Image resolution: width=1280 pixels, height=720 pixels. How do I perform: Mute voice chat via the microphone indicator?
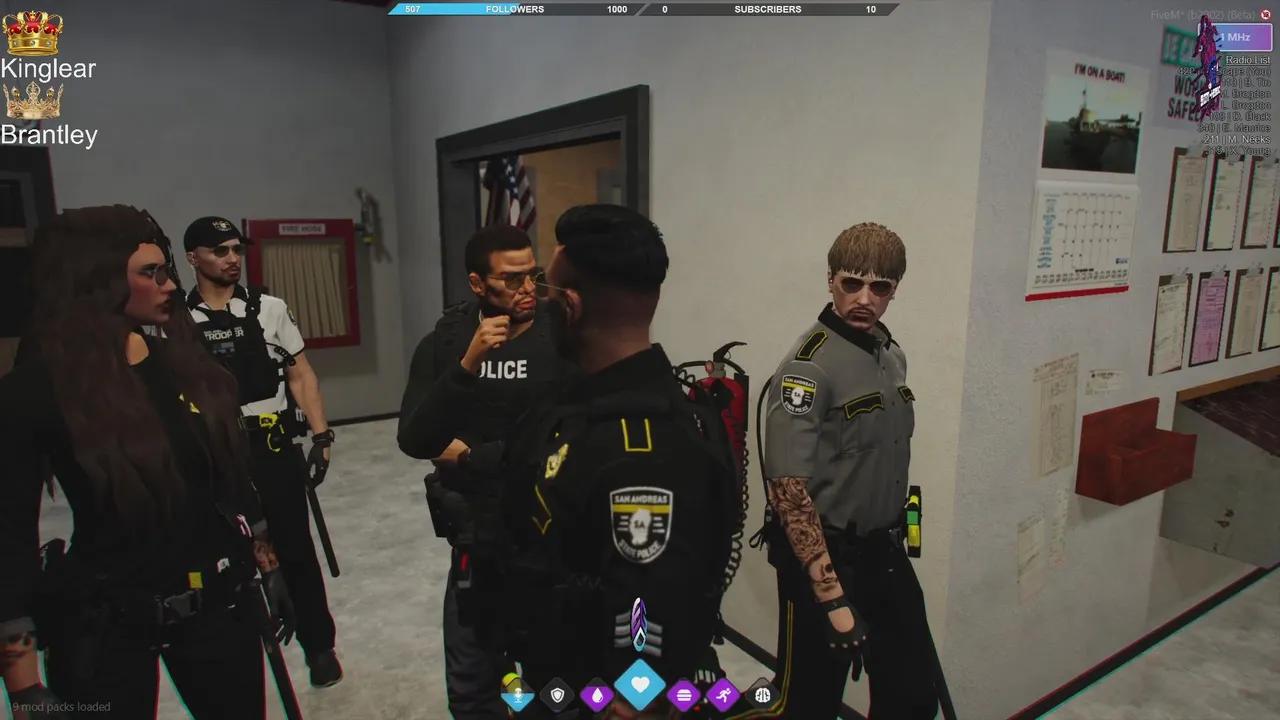518,694
